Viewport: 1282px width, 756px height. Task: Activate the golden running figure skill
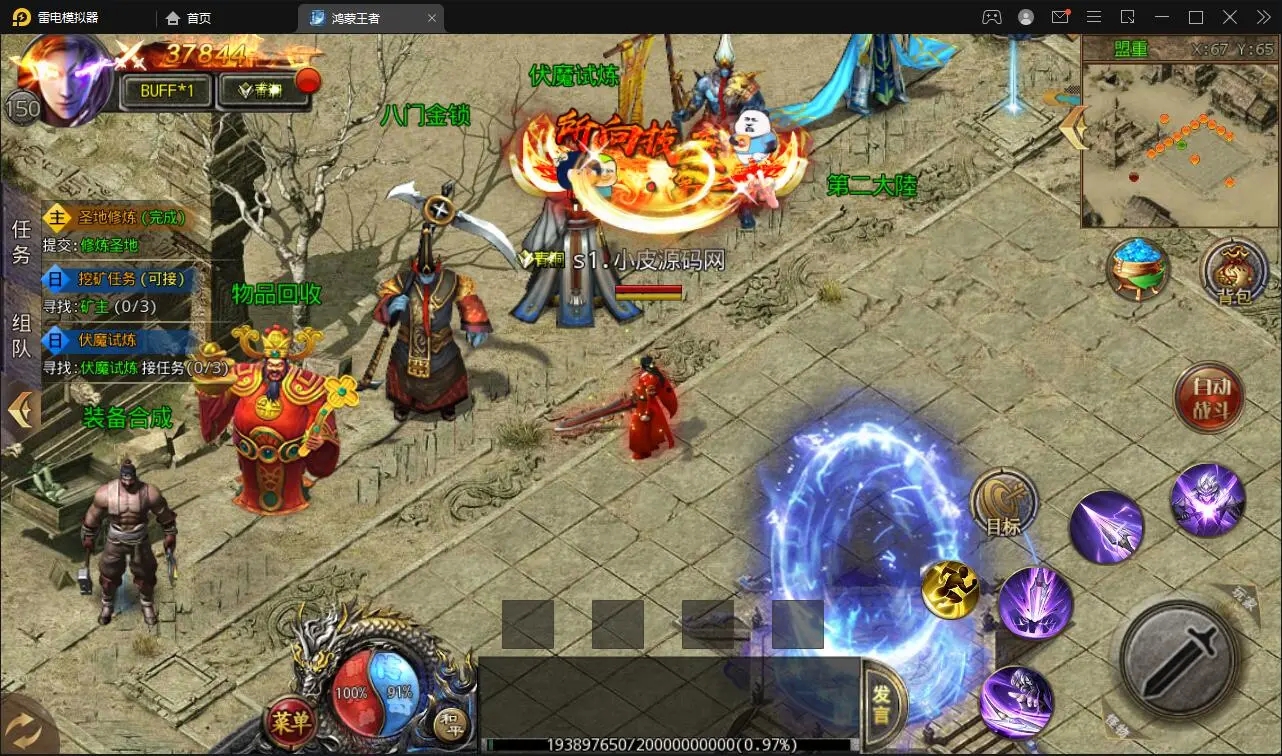click(x=949, y=589)
